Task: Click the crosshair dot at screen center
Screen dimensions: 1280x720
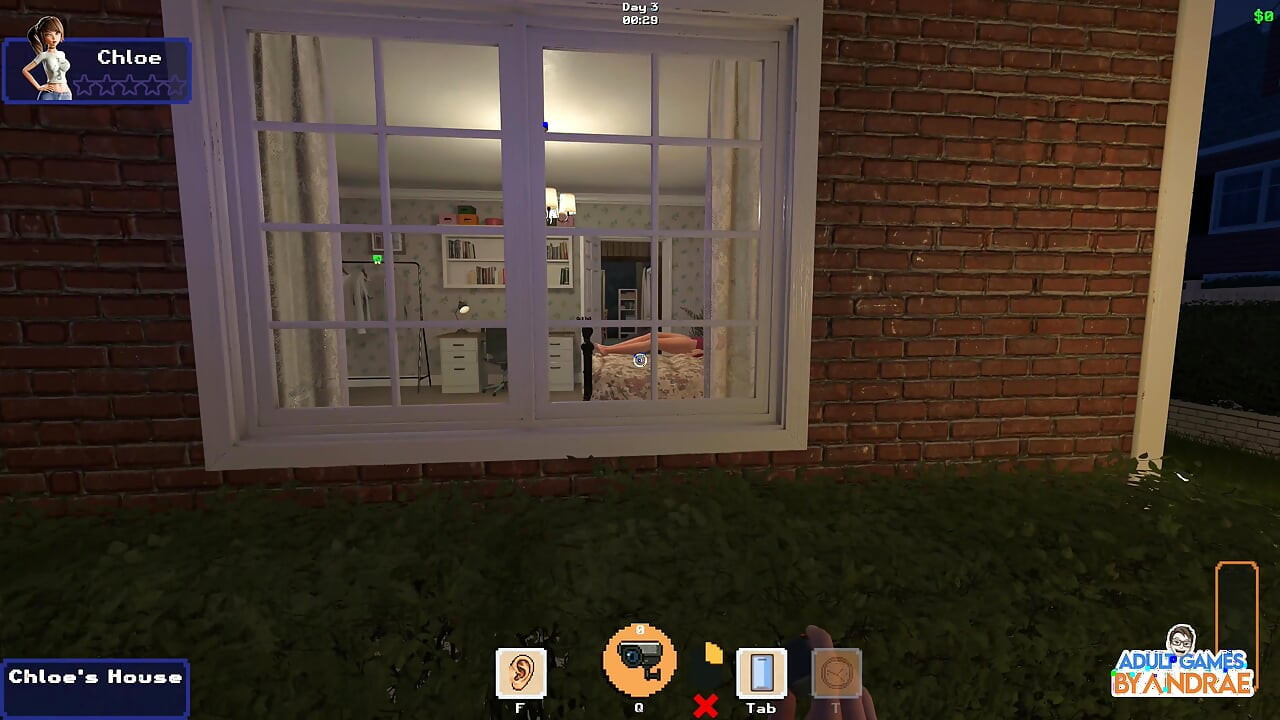Action: 640,360
